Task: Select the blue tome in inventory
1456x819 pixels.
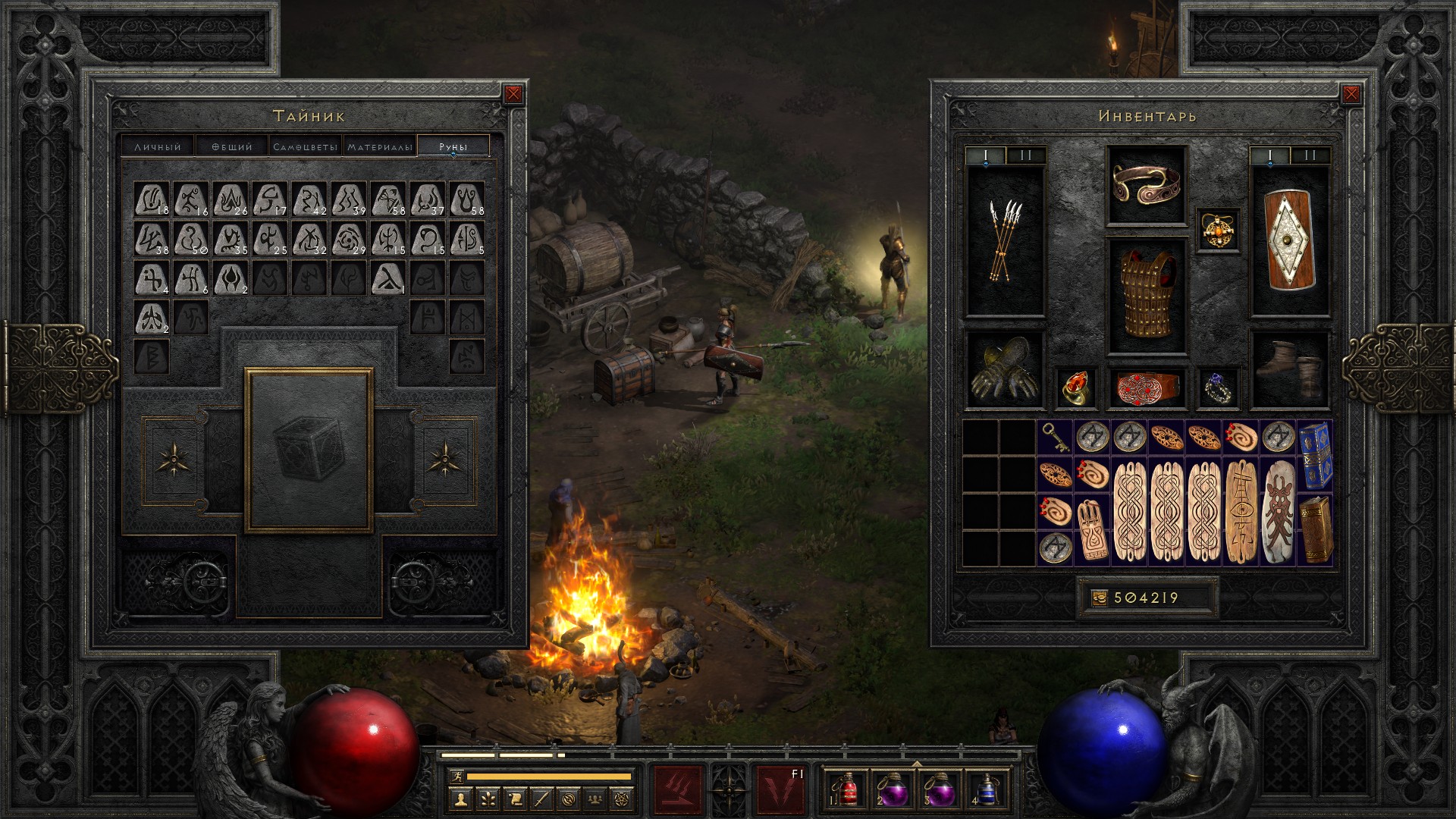Action: (1315, 456)
